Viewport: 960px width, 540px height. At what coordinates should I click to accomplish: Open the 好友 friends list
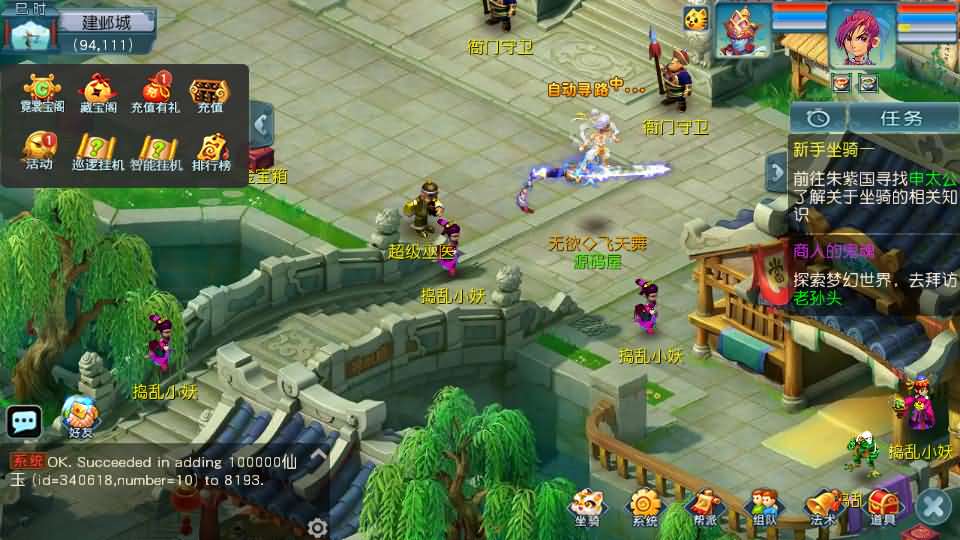click(x=80, y=416)
